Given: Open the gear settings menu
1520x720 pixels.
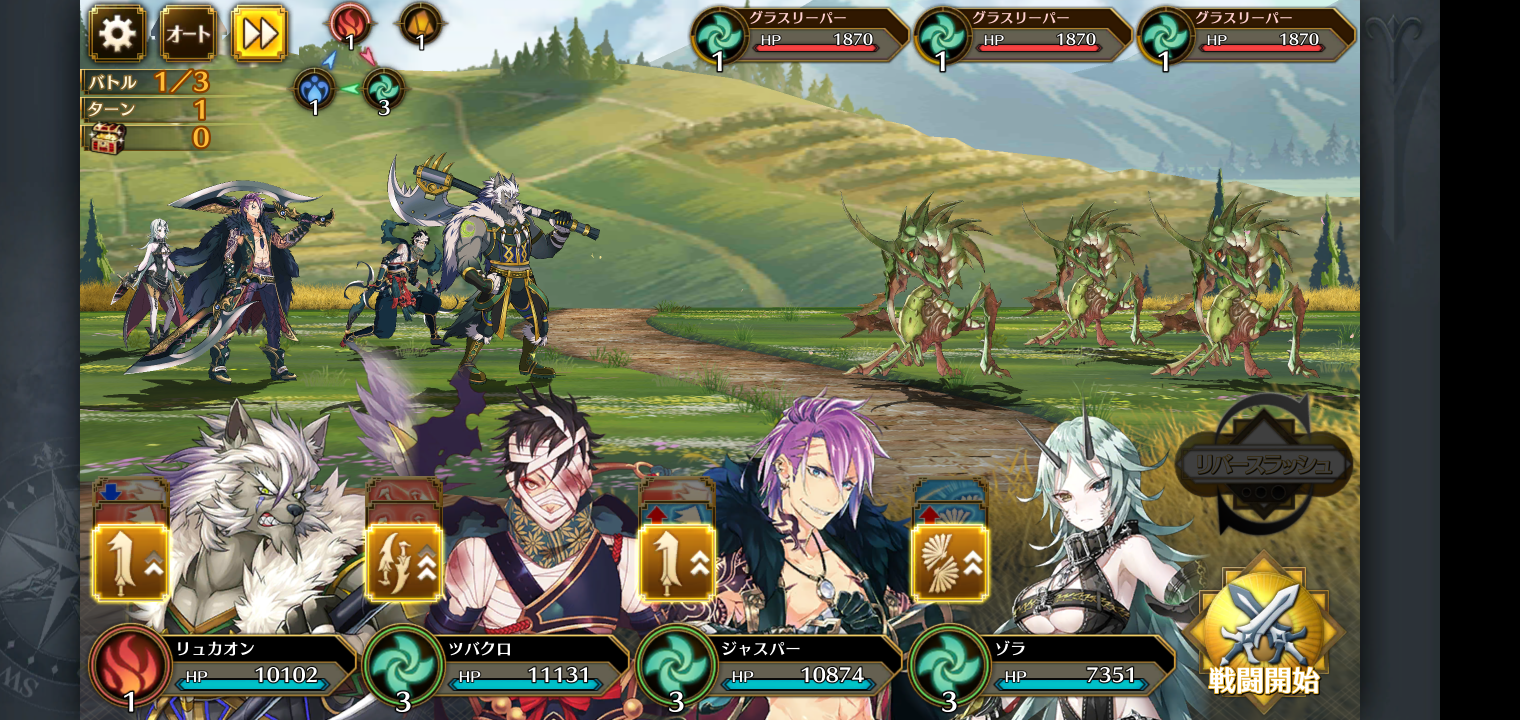Looking at the screenshot, I should click(x=117, y=34).
